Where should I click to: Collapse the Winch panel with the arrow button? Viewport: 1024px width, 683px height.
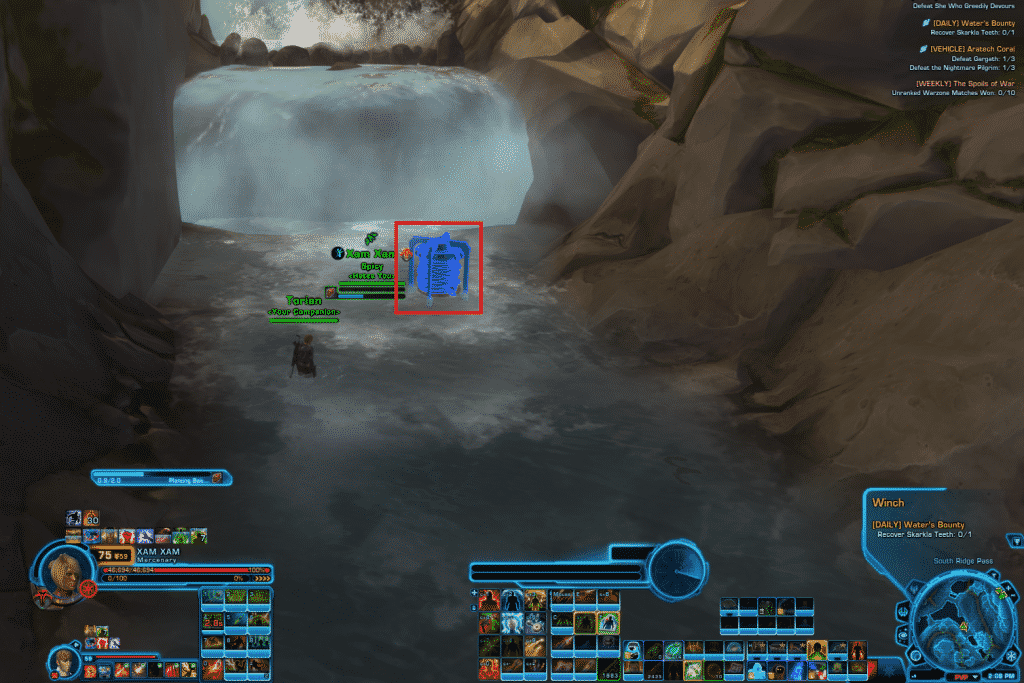[1016, 541]
